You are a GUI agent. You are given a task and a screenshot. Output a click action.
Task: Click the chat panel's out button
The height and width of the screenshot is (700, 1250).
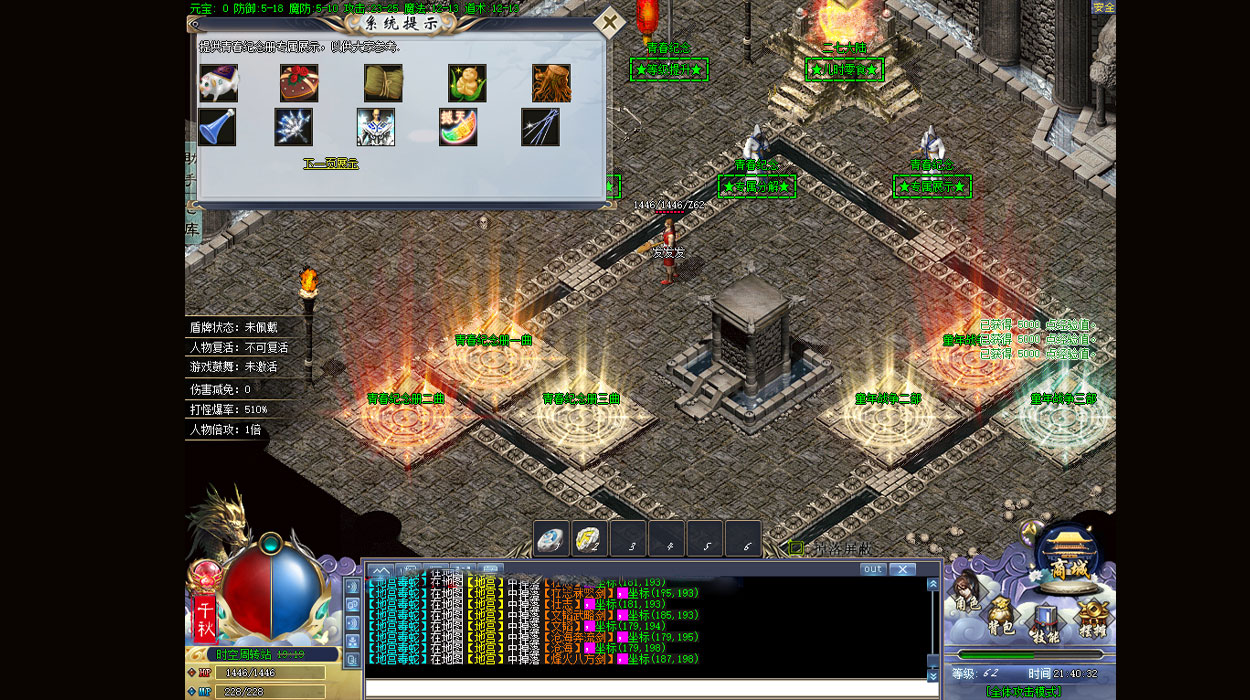[x=873, y=569]
